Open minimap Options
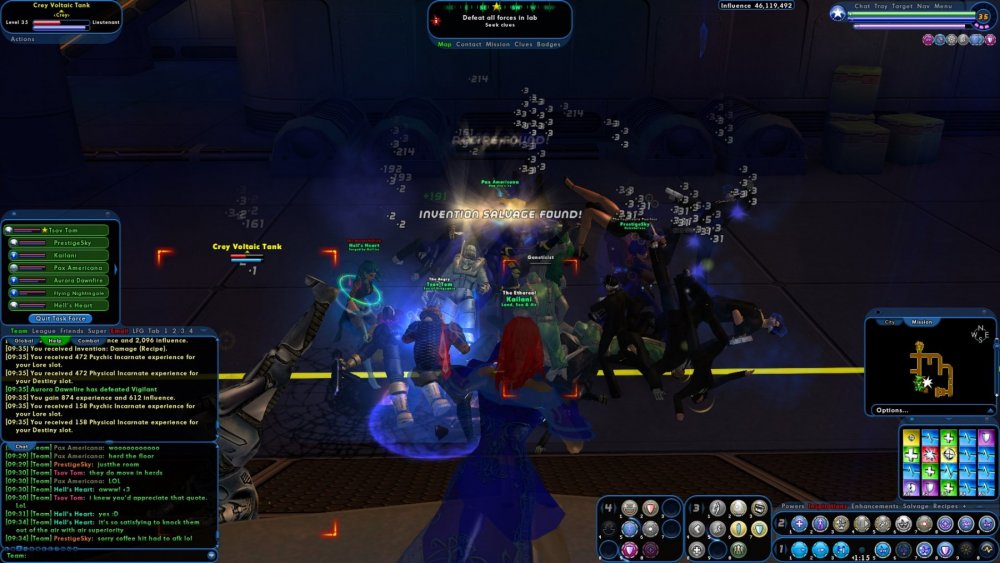Viewport: 1000px width, 563px height. coord(891,410)
